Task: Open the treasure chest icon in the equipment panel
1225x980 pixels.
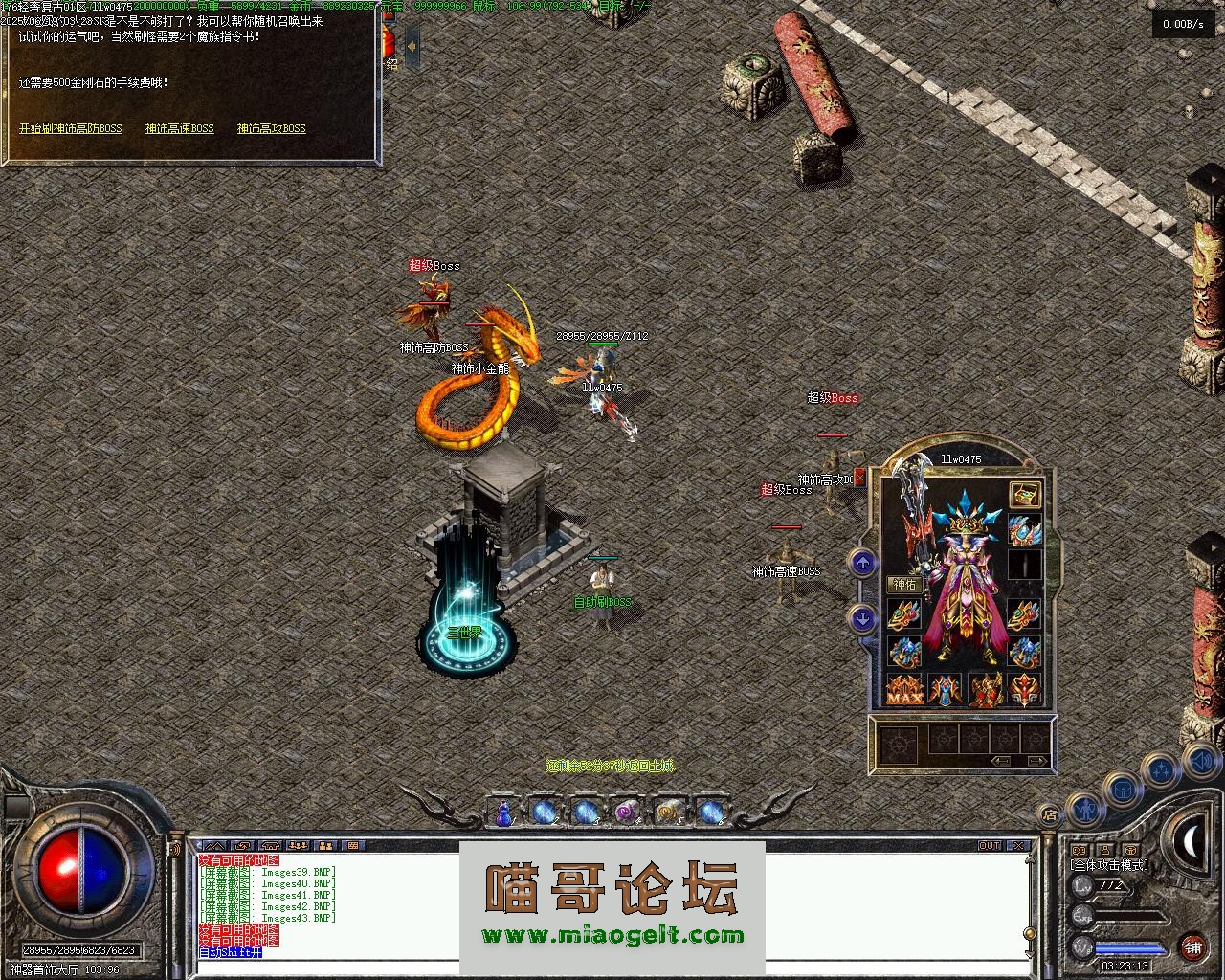Action: coord(1025,495)
